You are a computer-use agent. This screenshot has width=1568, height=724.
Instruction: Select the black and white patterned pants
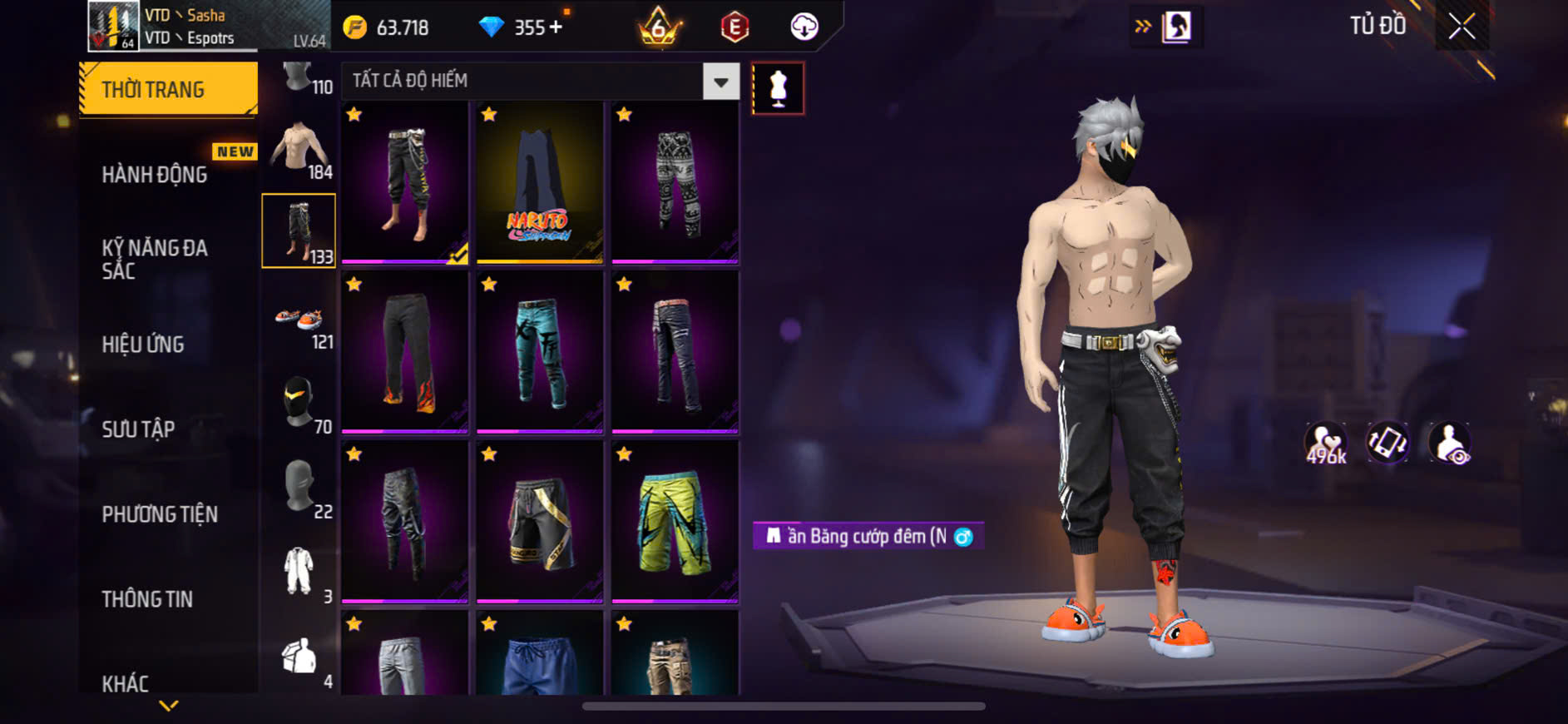(675, 183)
